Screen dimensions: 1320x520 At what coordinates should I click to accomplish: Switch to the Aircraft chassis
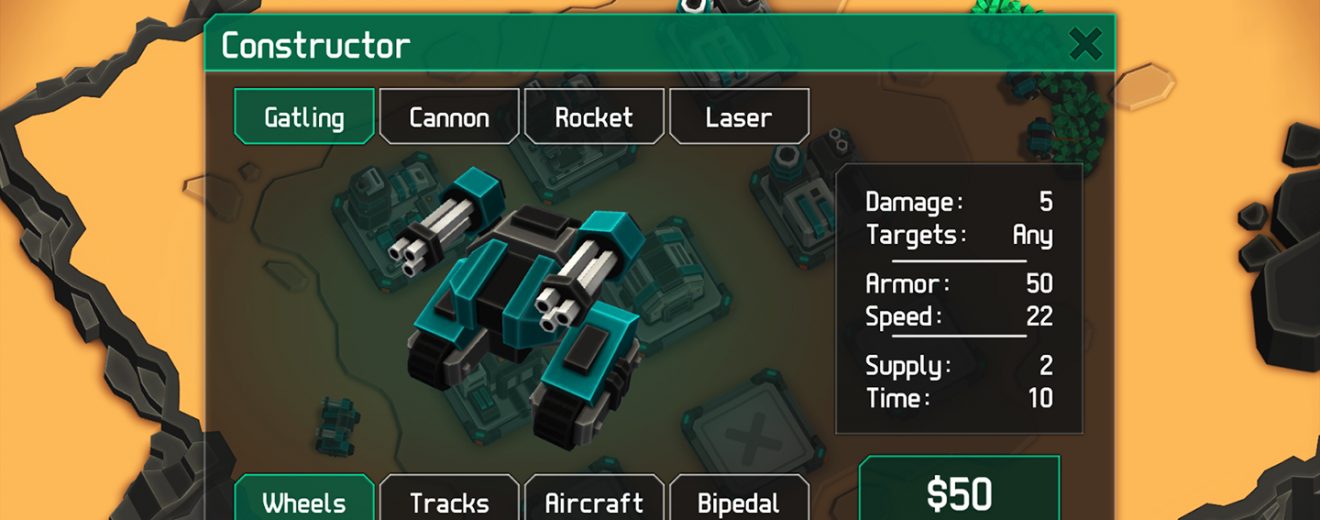594,500
